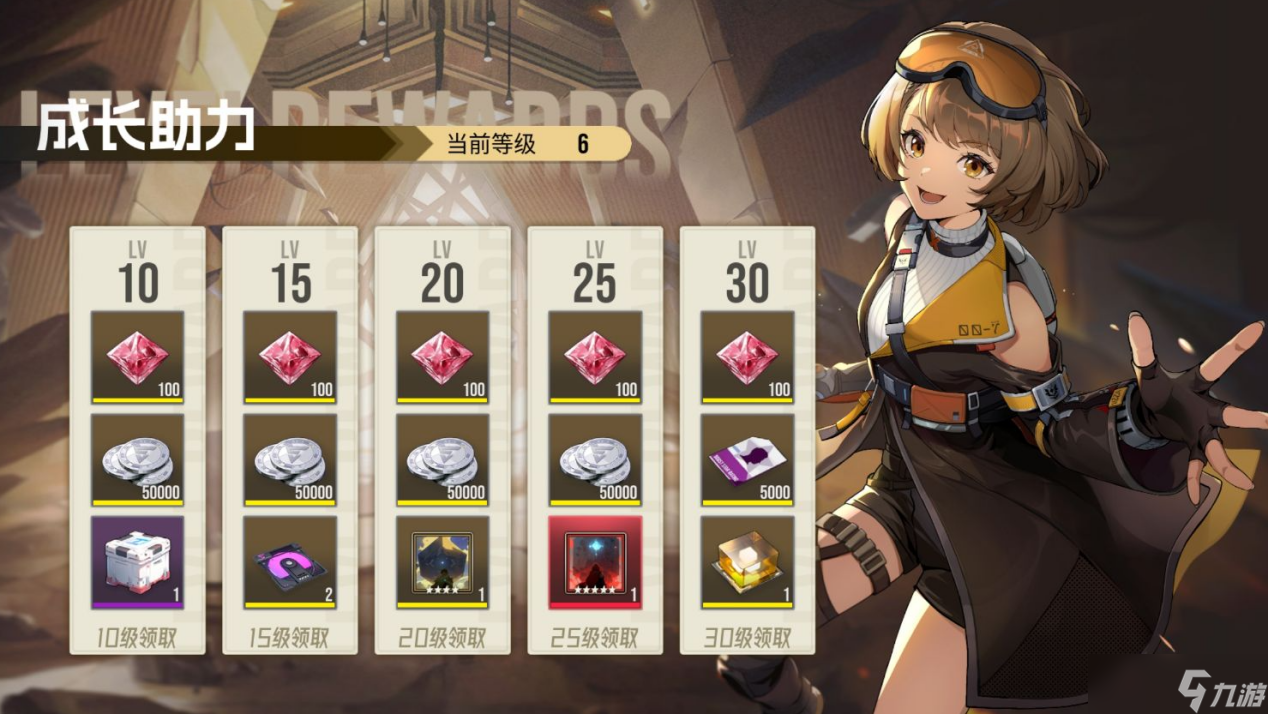Tap the 15级领取 claim button
The width and height of the screenshot is (1268, 714).
tap(290, 637)
